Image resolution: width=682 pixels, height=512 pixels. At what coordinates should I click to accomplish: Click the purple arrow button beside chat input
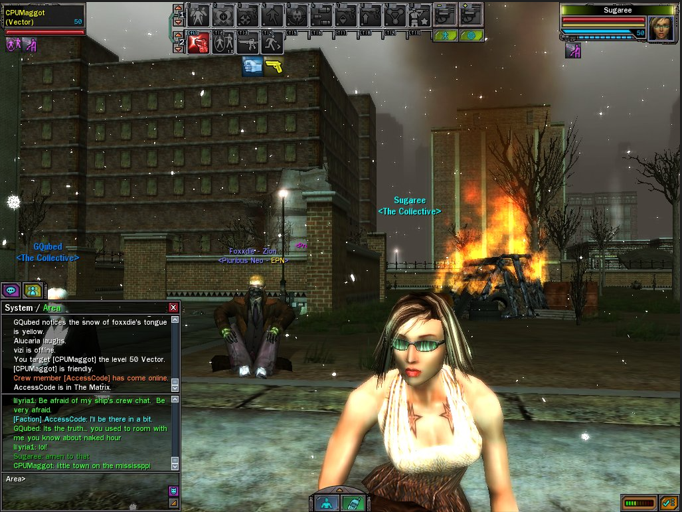173,491
